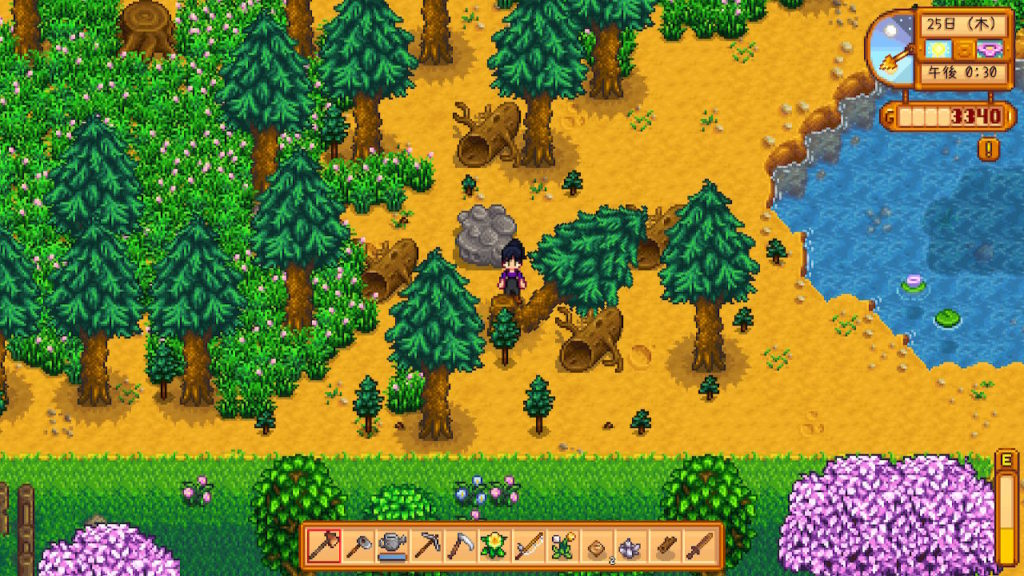Image resolution: width=1024 pixels, height=576 pixels.
Task: Equip the fishing rod
Action: click(x=529, y=546)
